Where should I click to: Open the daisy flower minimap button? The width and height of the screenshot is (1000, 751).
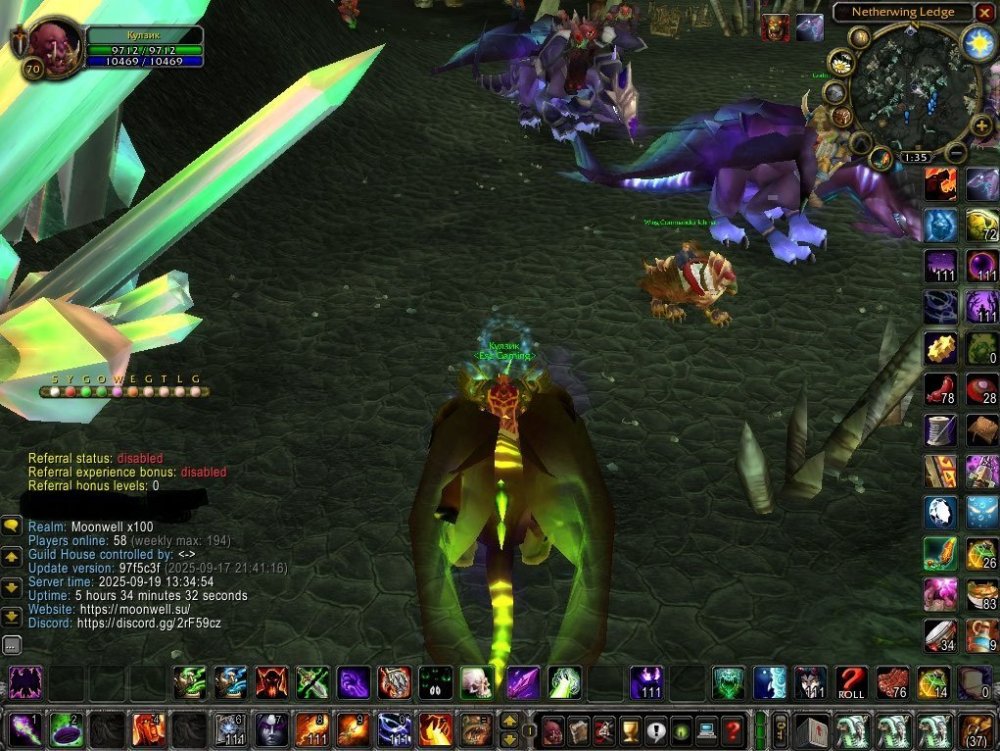tap(841, 63)
